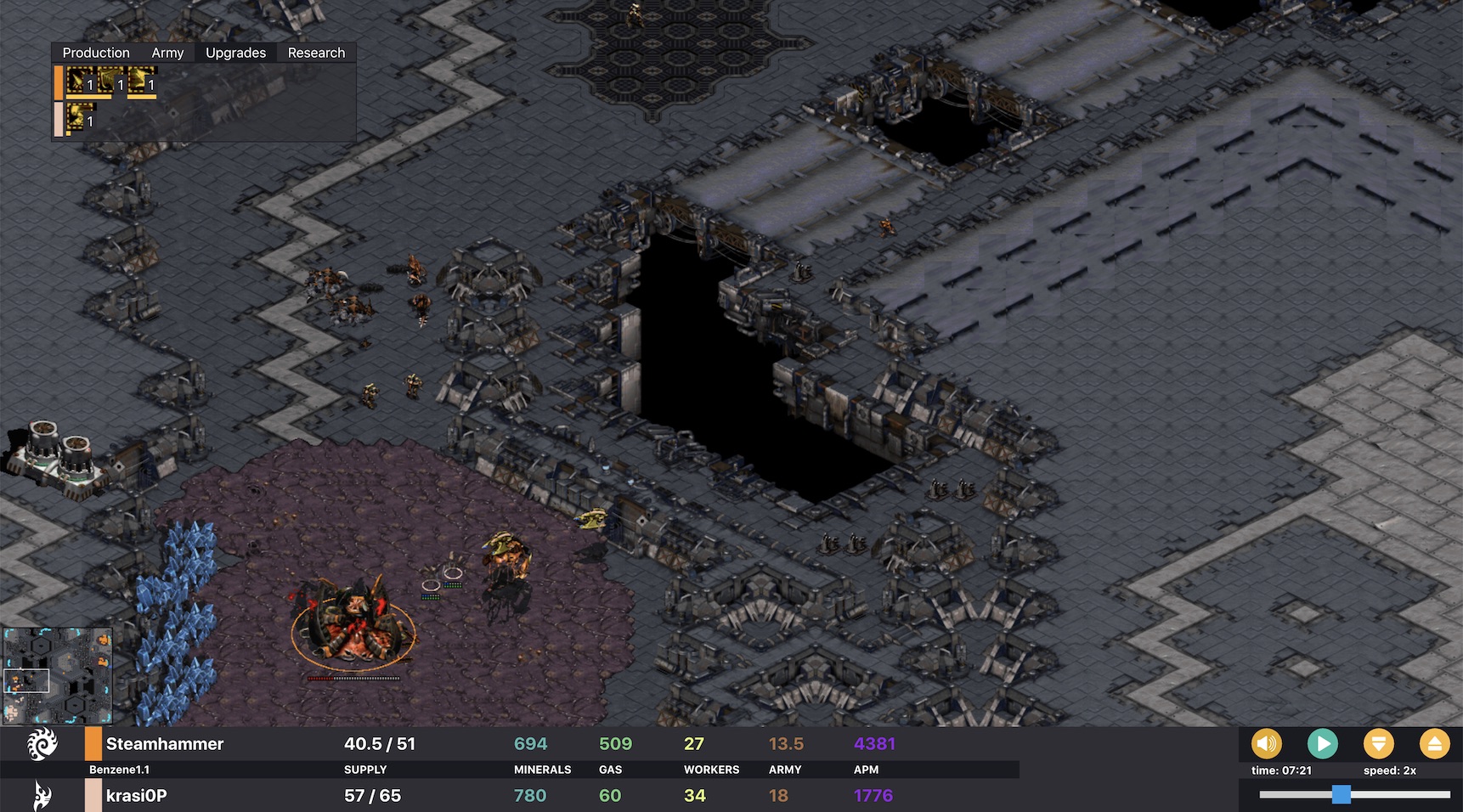Click the yellow double-arrow speed icon

(x=1380, y=743)
